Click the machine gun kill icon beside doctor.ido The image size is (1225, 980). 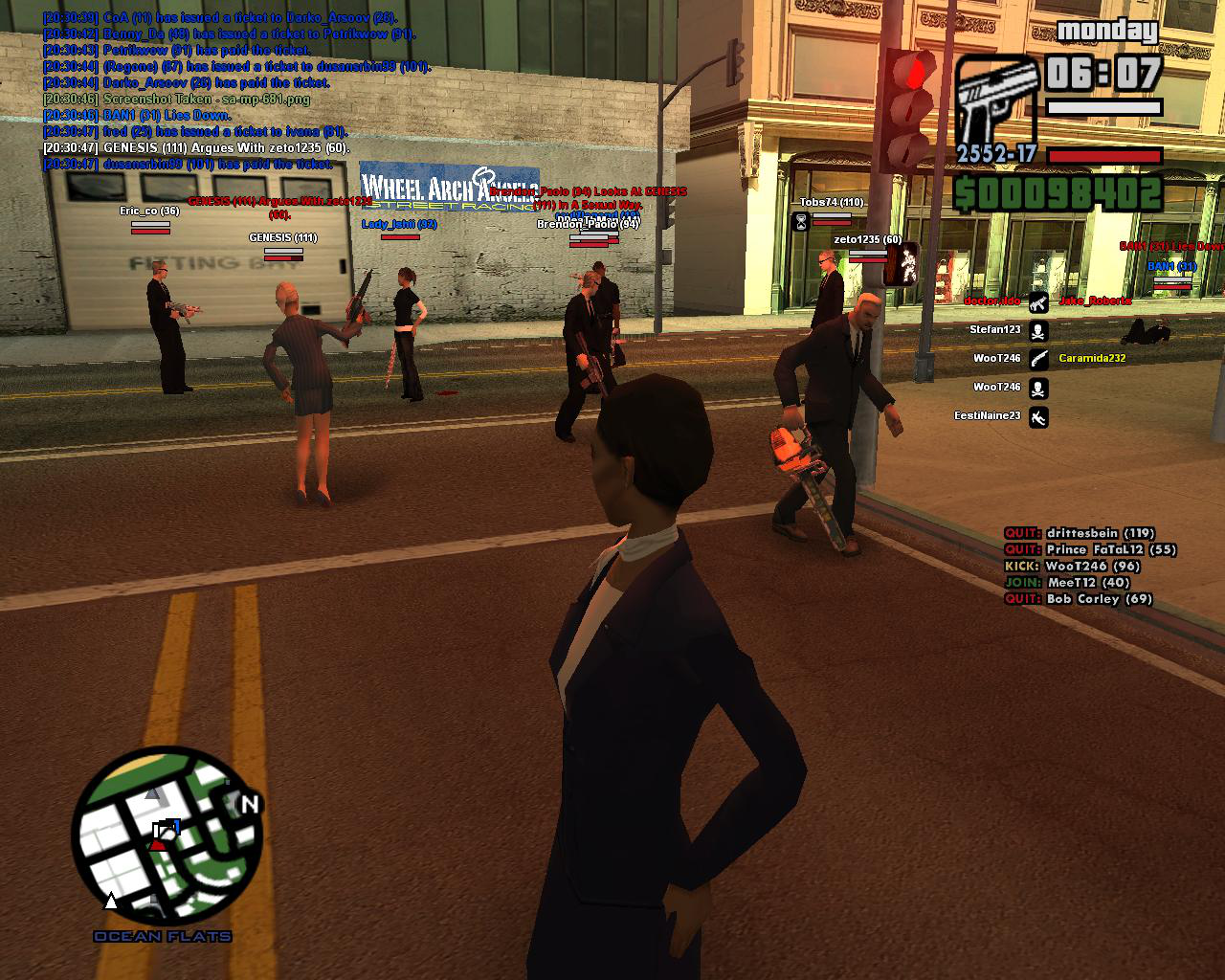click(x=1038, y=302)
